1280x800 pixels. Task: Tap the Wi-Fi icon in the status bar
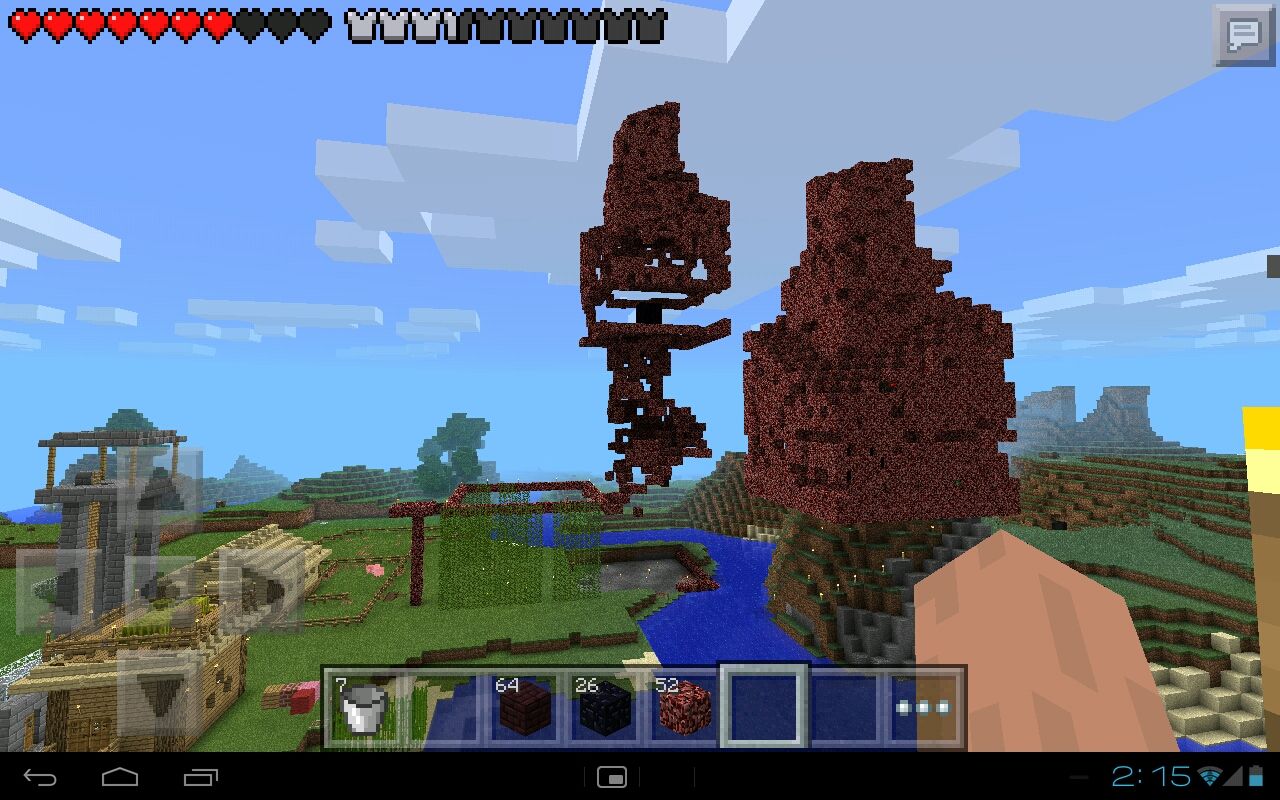[1212, 777]
